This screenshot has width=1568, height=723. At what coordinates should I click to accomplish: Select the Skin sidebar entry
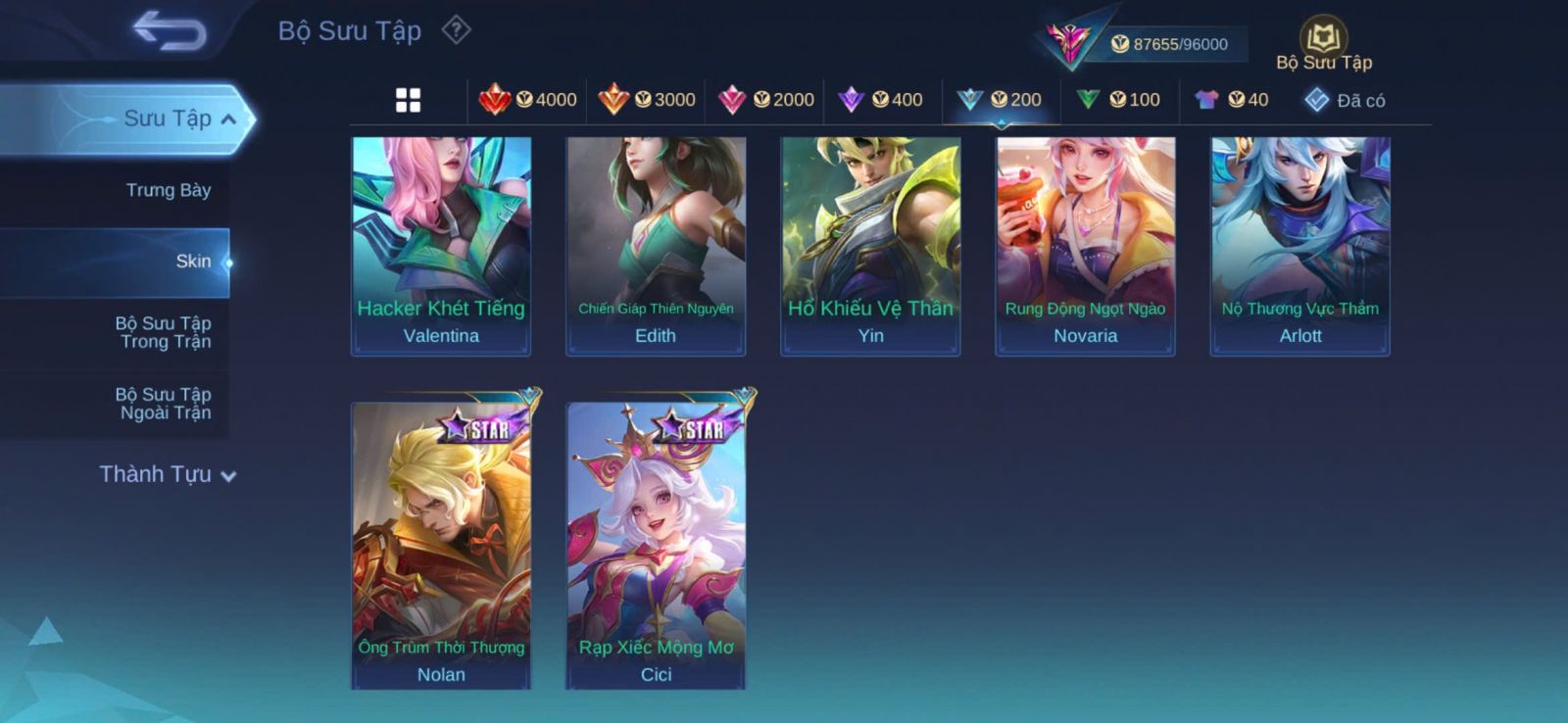pos(193,262)
